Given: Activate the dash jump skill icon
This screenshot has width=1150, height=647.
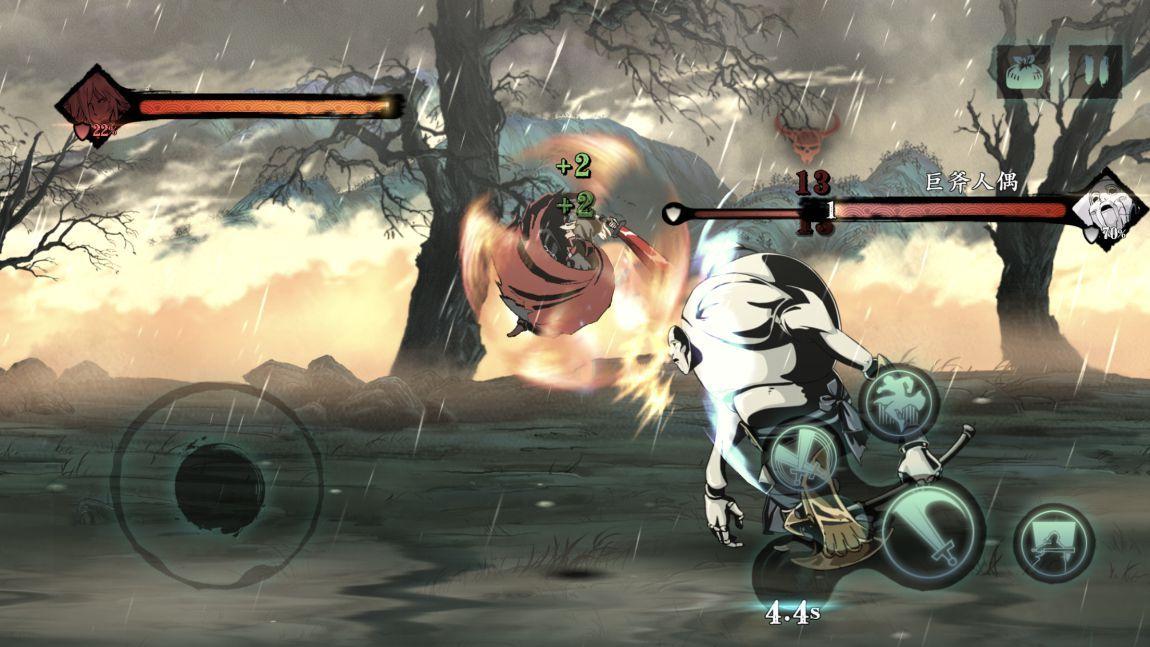Looking at the screenshot, I should coord(898,401).
